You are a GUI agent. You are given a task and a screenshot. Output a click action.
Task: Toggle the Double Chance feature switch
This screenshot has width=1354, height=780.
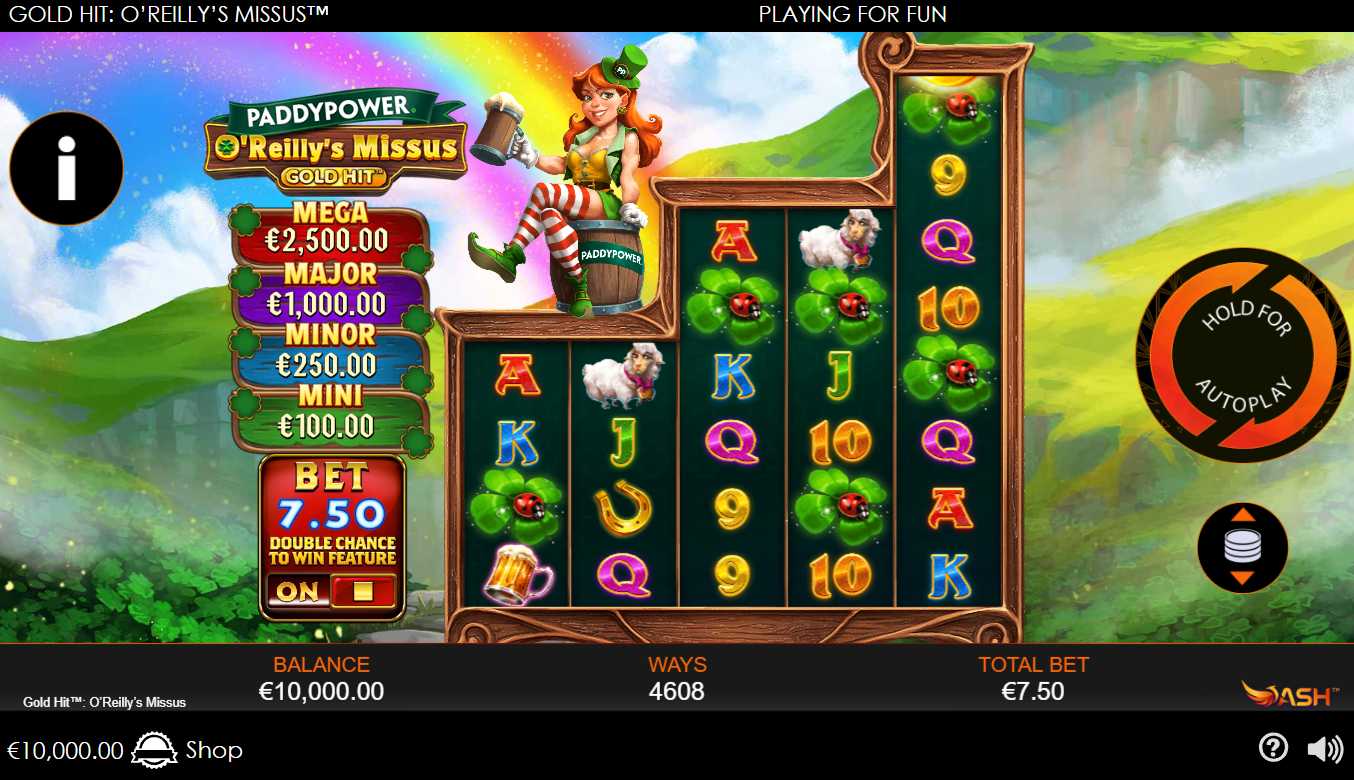coord(332,591)
